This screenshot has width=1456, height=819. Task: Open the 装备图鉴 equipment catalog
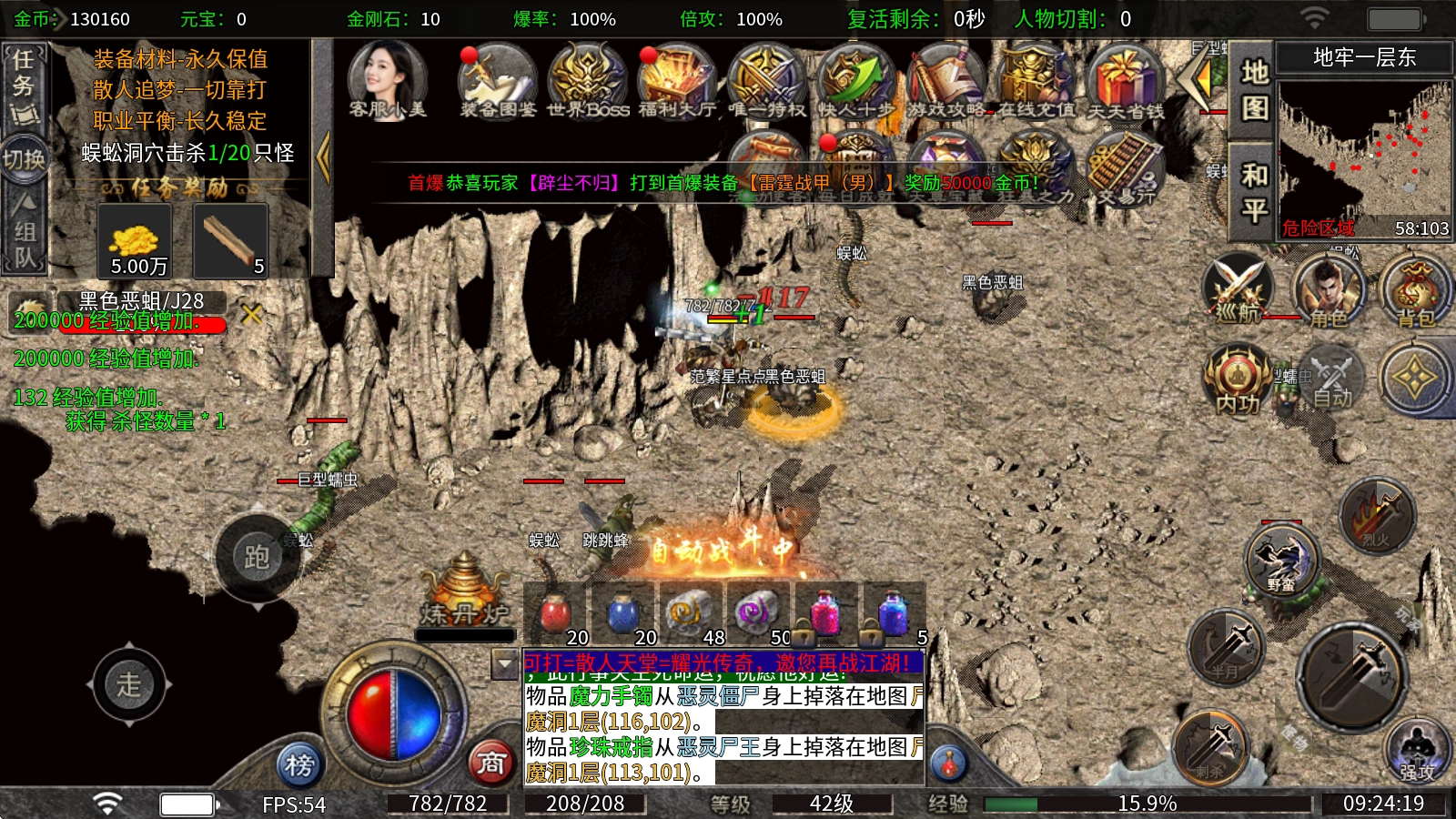click(x=497, y=80)
